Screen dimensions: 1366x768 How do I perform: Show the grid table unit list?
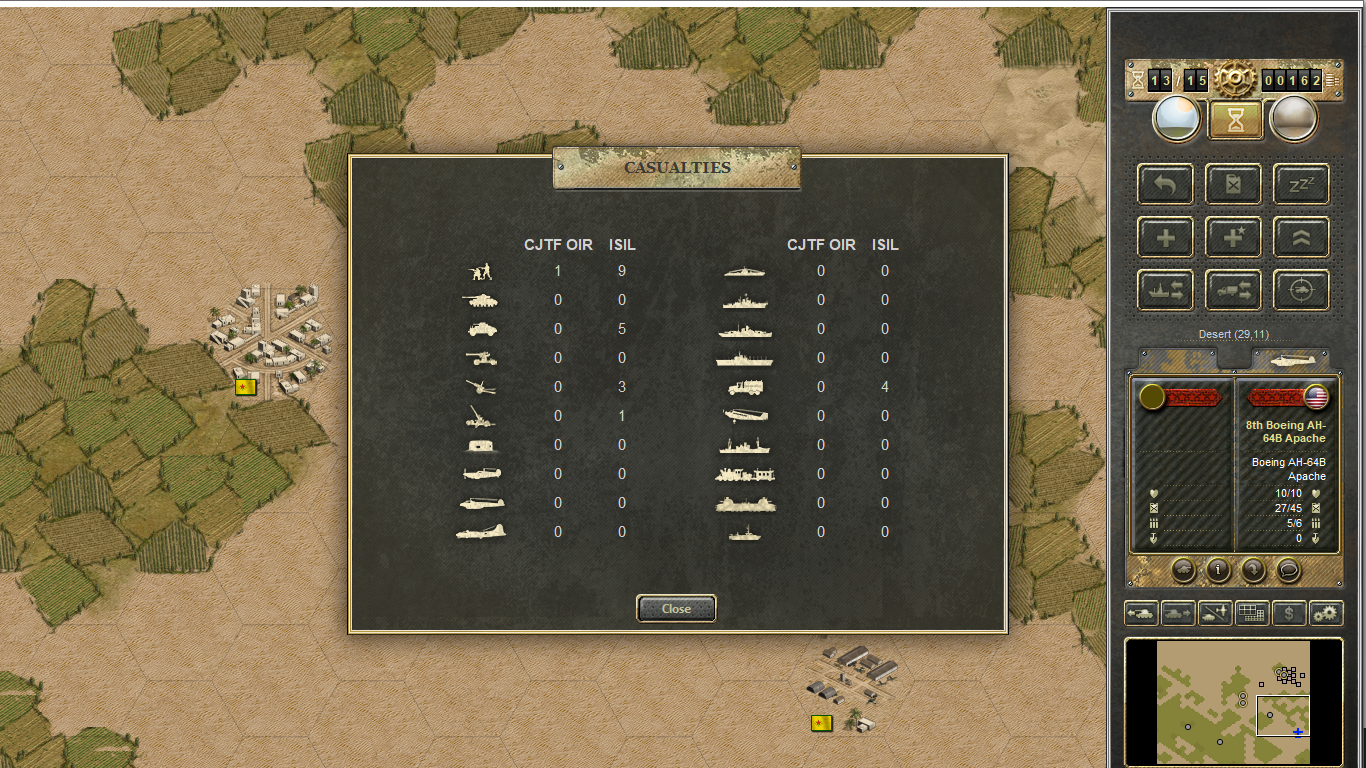pyautogui.click(x=1252, y=613)
